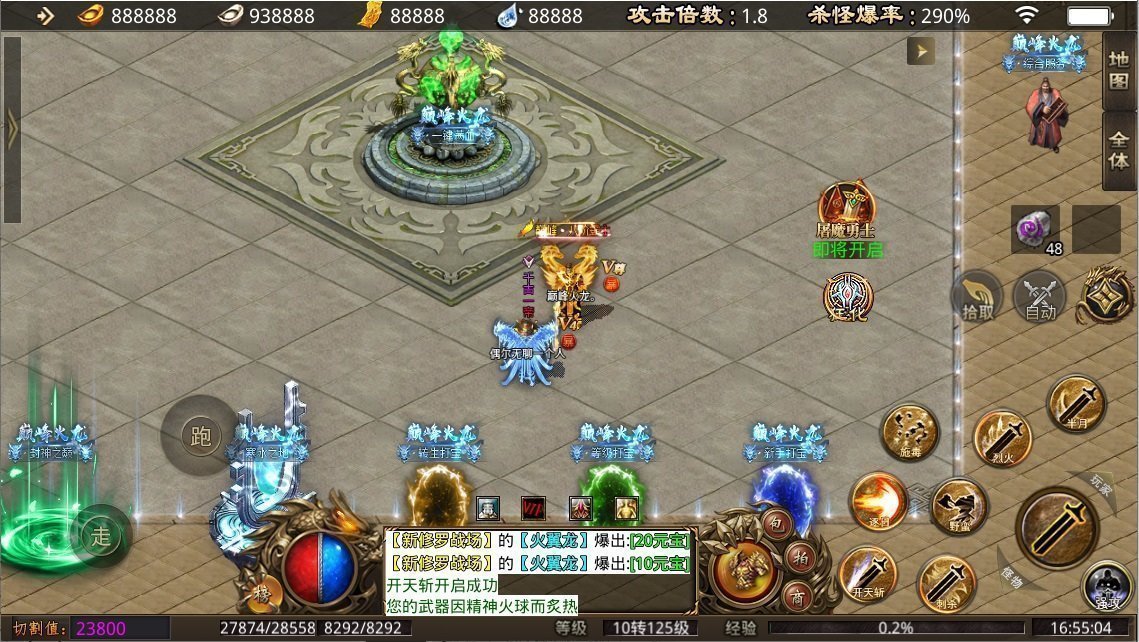Switch movement to 跑 run mode
This screenshot has width=1139, height=642.
[199, 435]
